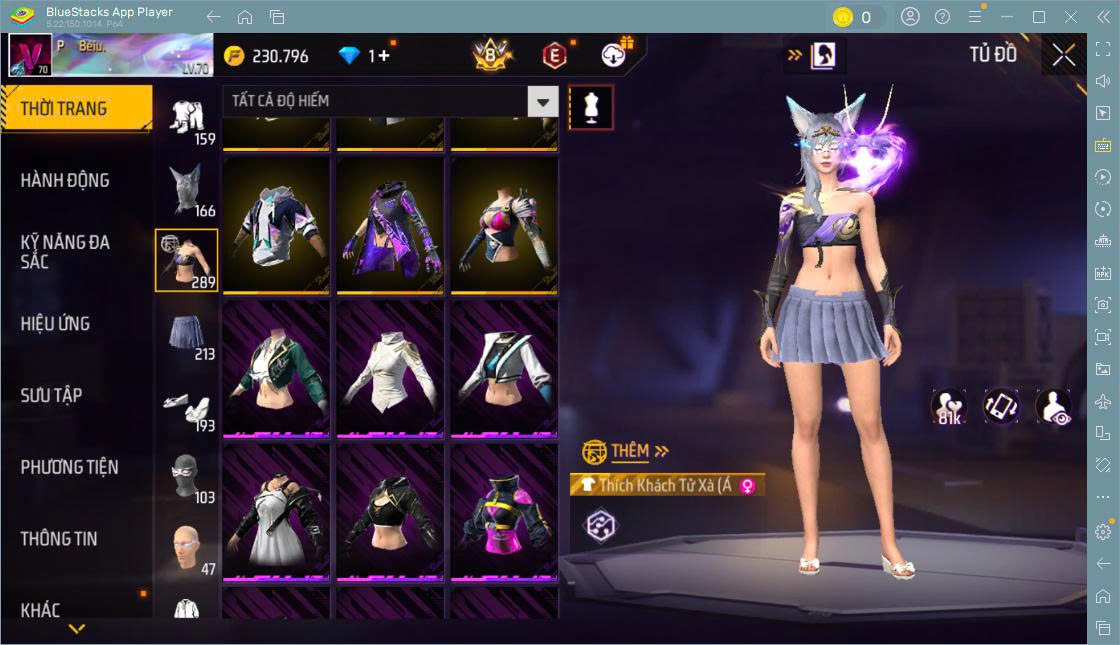Open the KỸ NĂNG ĐA SẮC section
1120x645 pixels.
click(x=66, y=252)
